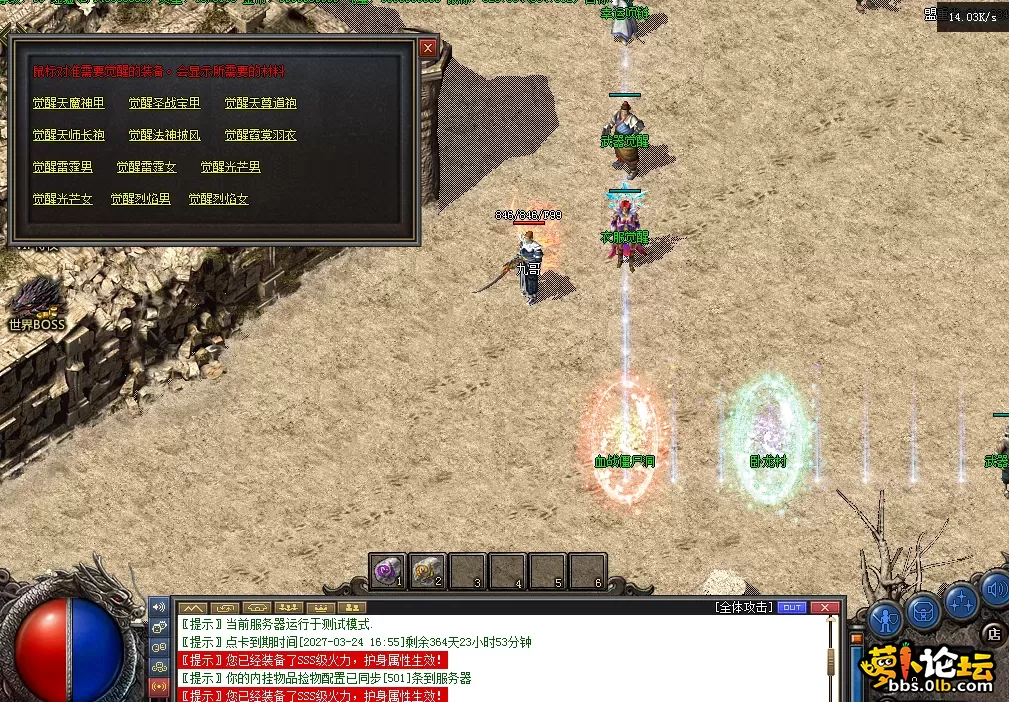The image size is (1009, 702).
Task: Choose the 觉醒雷霆男 link
Action: click(62, 167)
